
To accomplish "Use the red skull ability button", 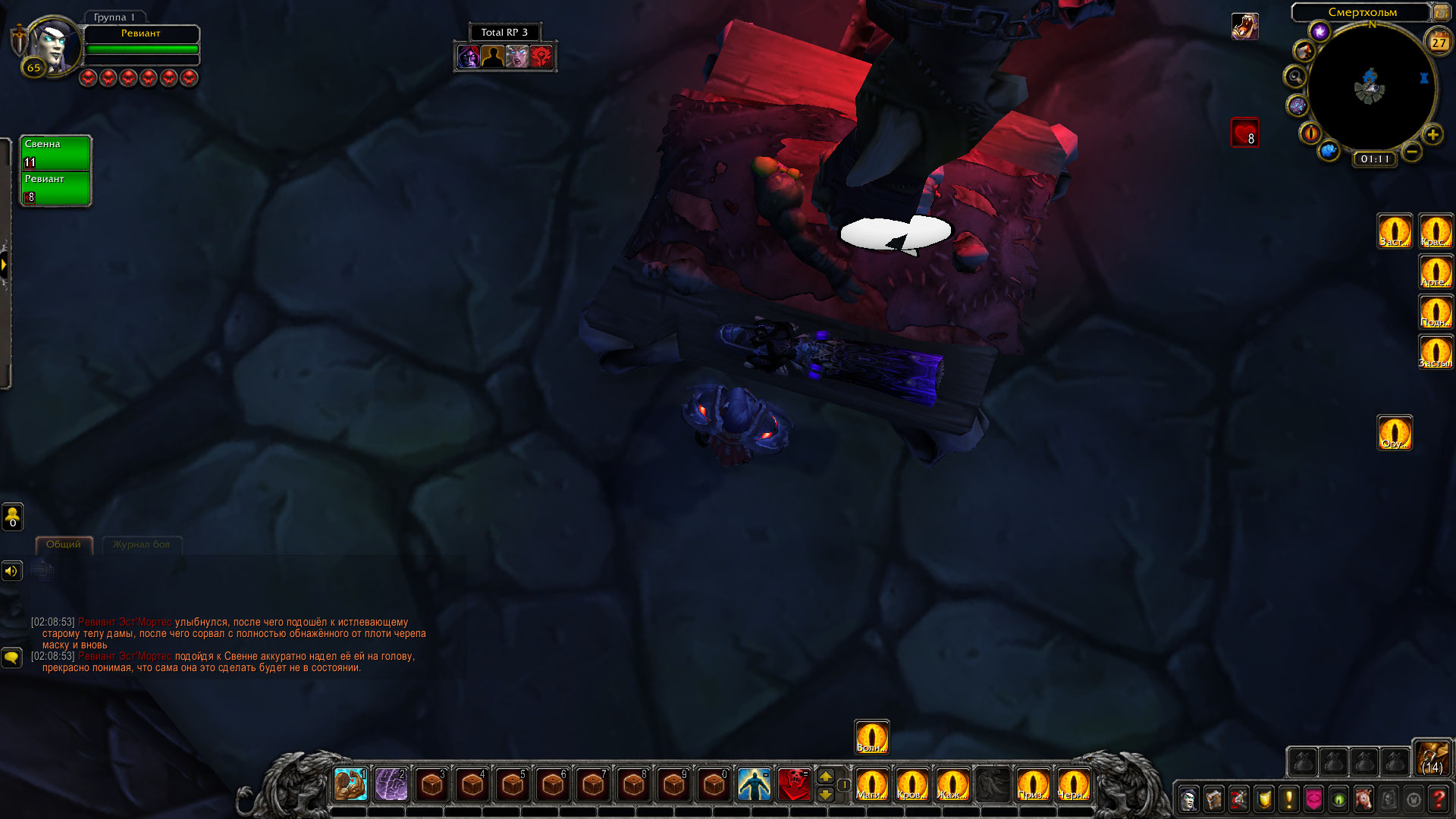I will [794, 784].
